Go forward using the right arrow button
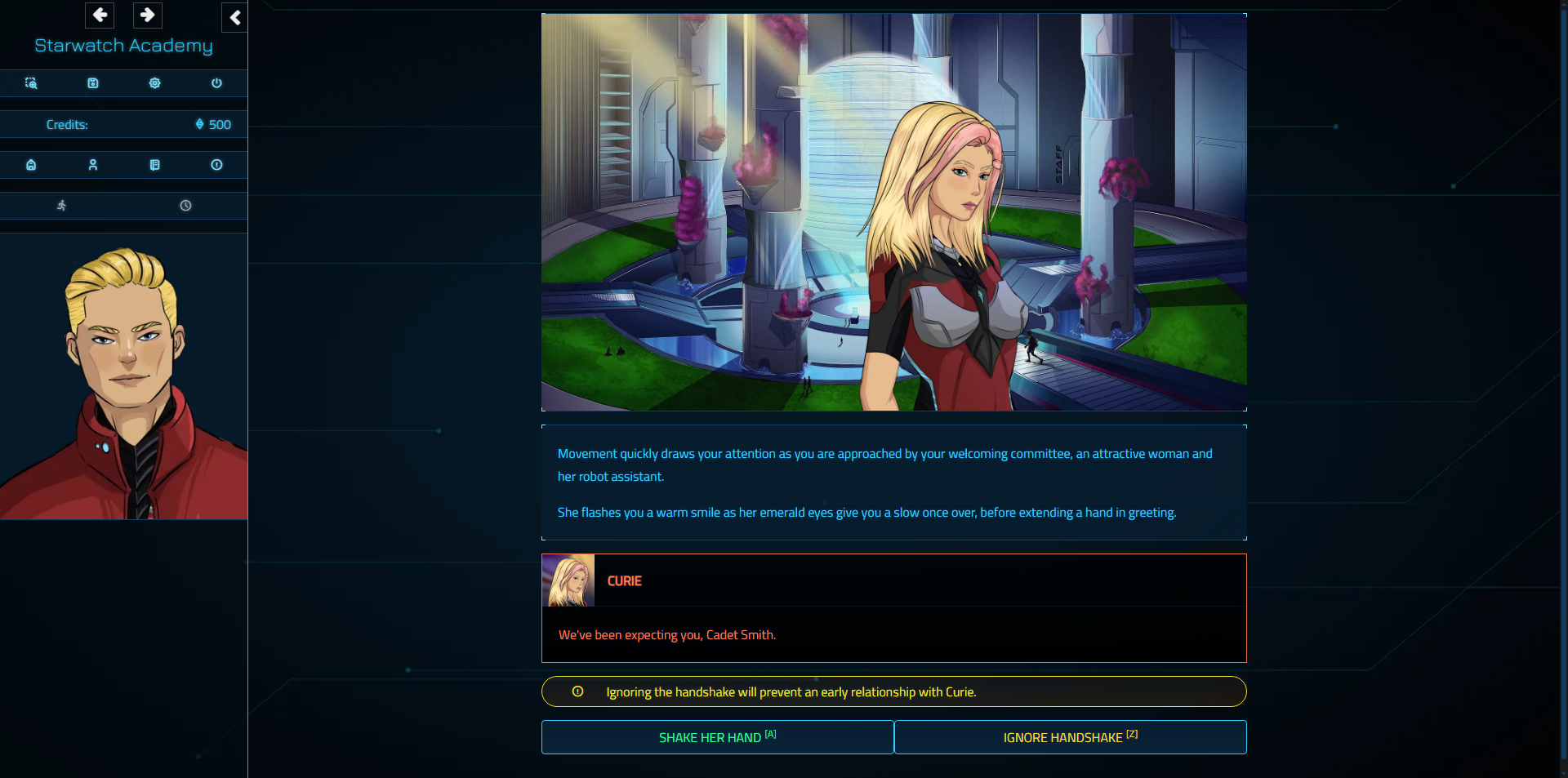 148,15
